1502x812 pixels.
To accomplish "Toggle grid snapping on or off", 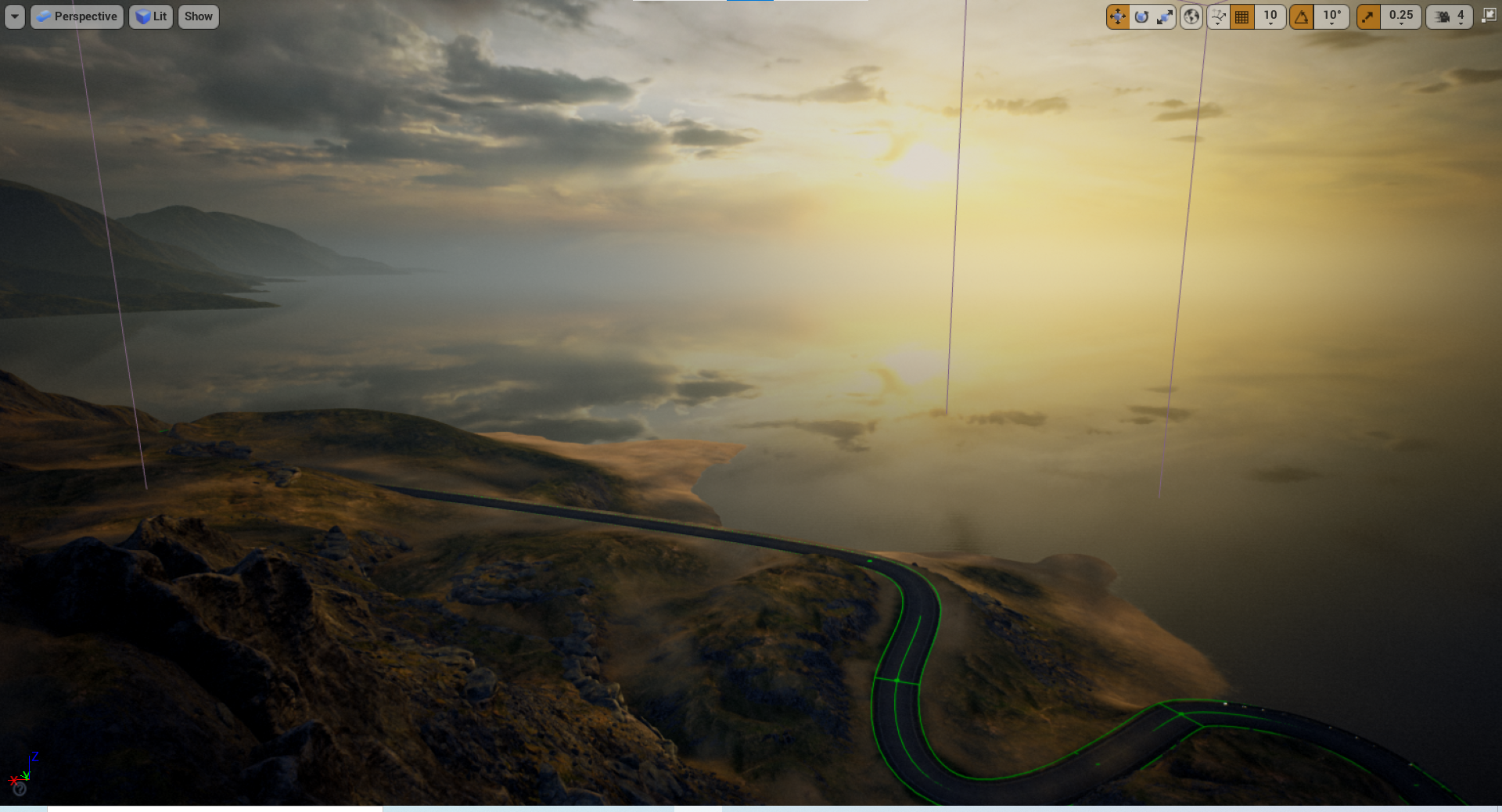I will [x=1241, y=16].
